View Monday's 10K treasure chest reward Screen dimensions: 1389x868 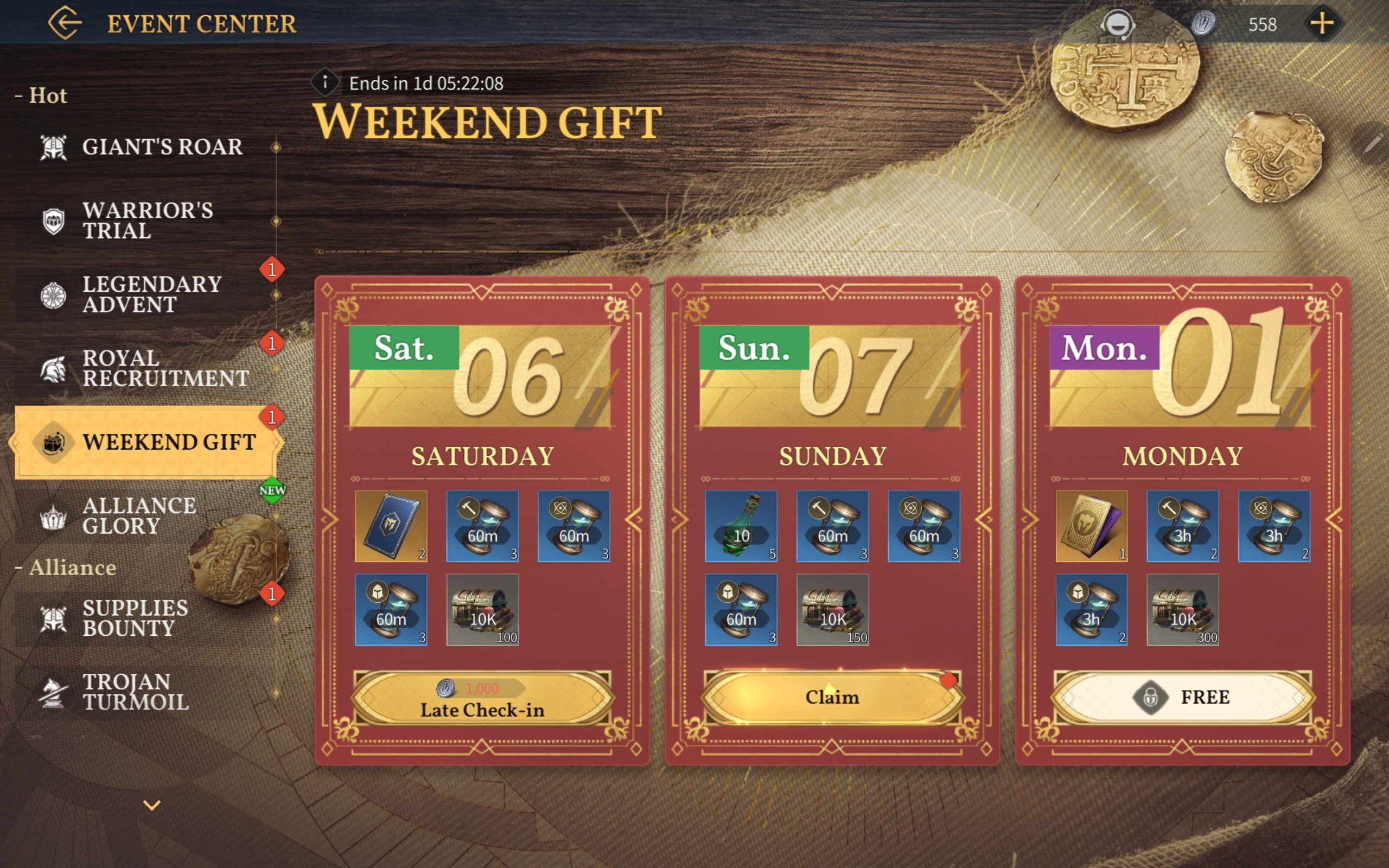coord(1182,610)
